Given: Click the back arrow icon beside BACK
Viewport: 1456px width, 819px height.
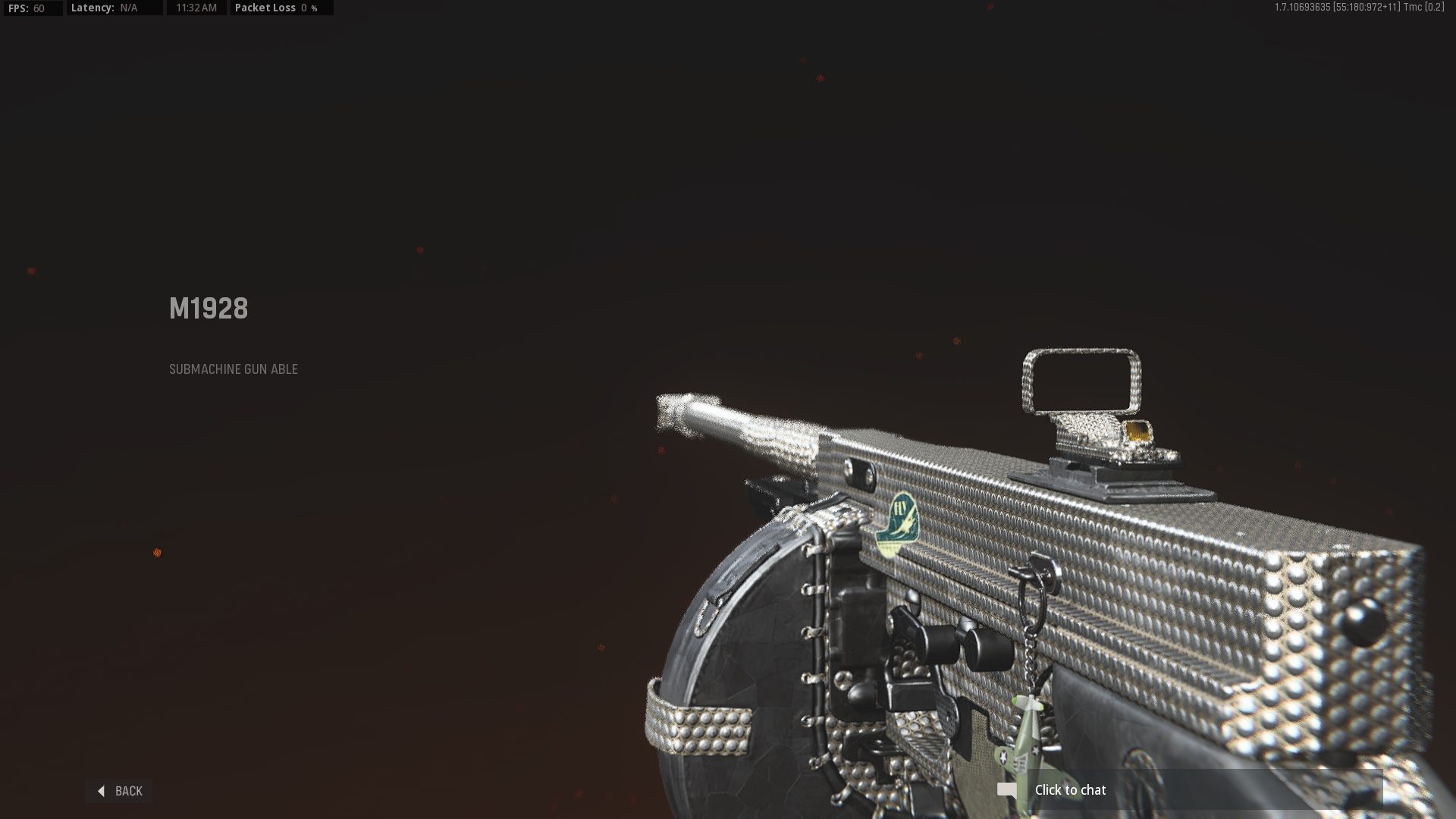Looking at the screenshot, I should [x=102, y=791].
